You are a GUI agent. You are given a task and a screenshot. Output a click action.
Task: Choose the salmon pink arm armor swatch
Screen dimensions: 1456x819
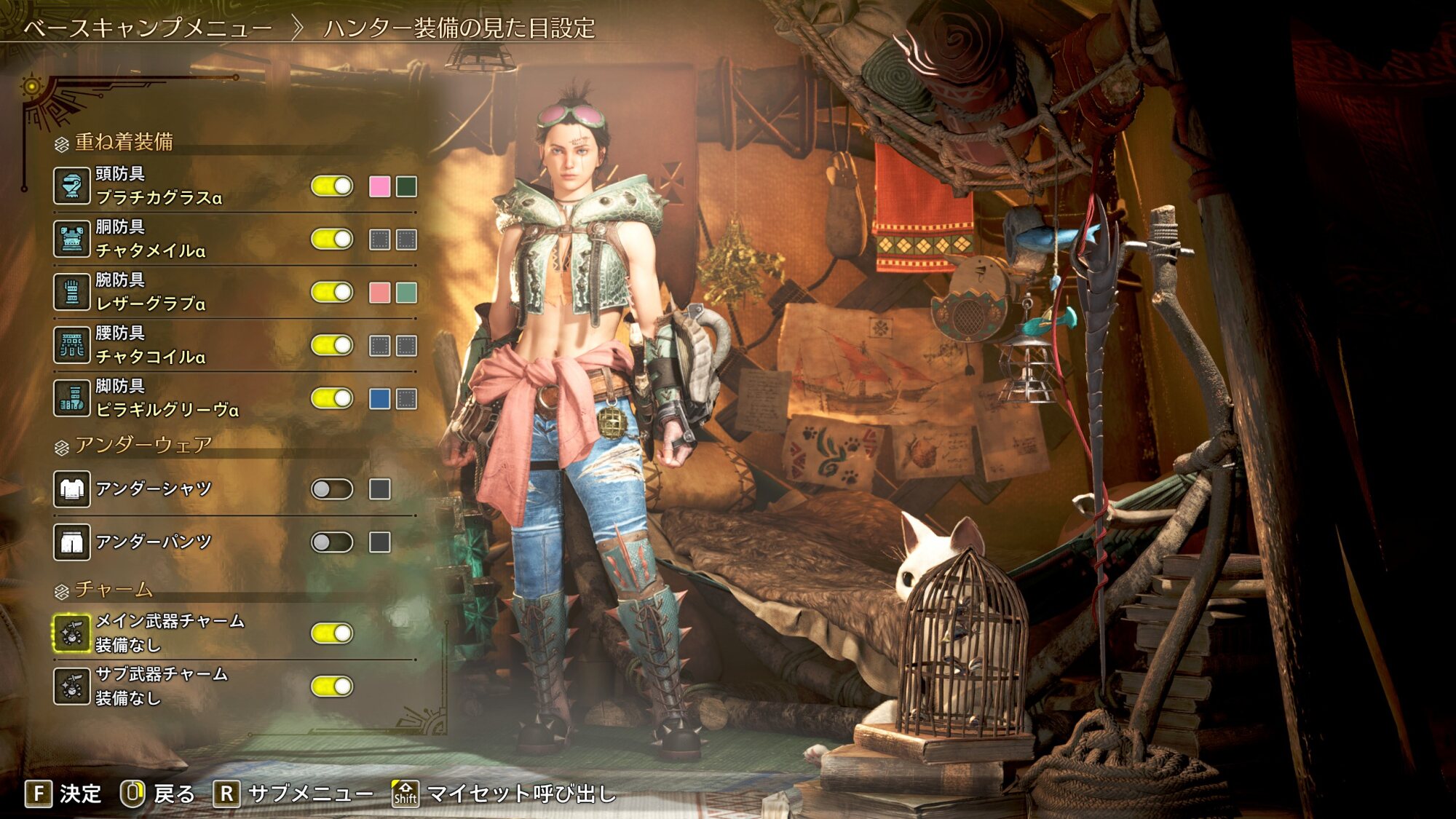tap(379, 293)
